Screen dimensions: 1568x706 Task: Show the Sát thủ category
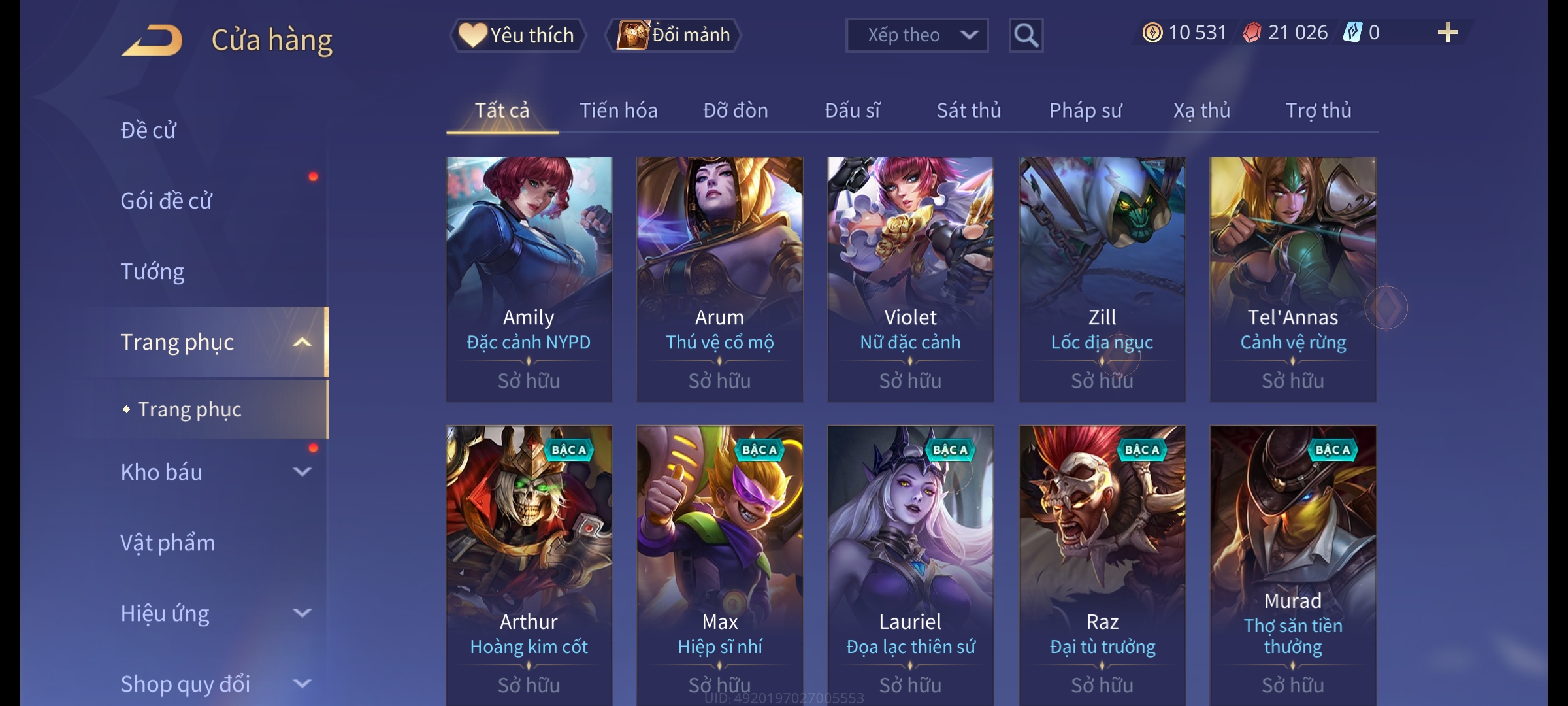point(968,110)
